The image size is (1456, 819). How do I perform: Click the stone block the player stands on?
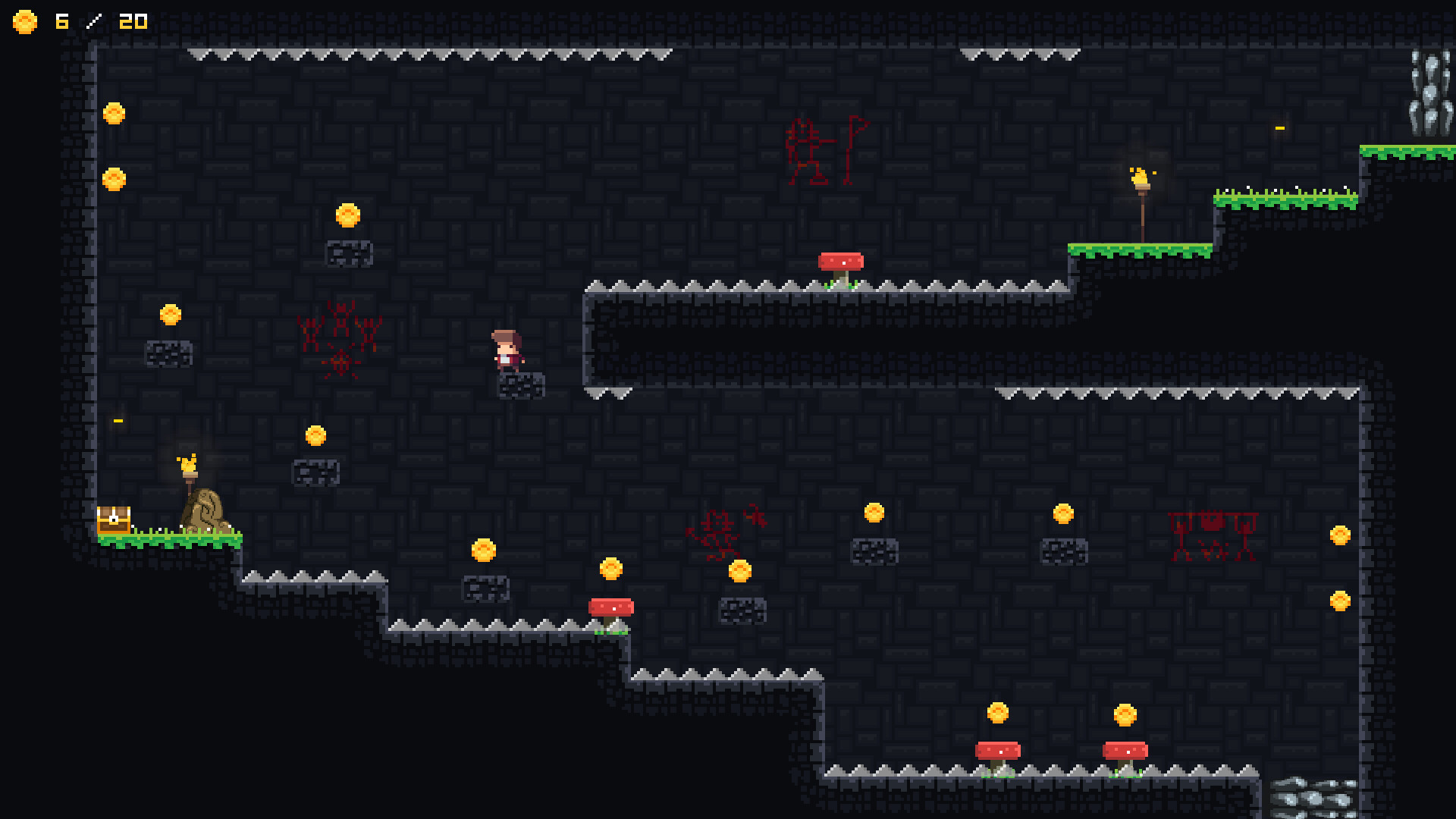(x=519, y=385)
